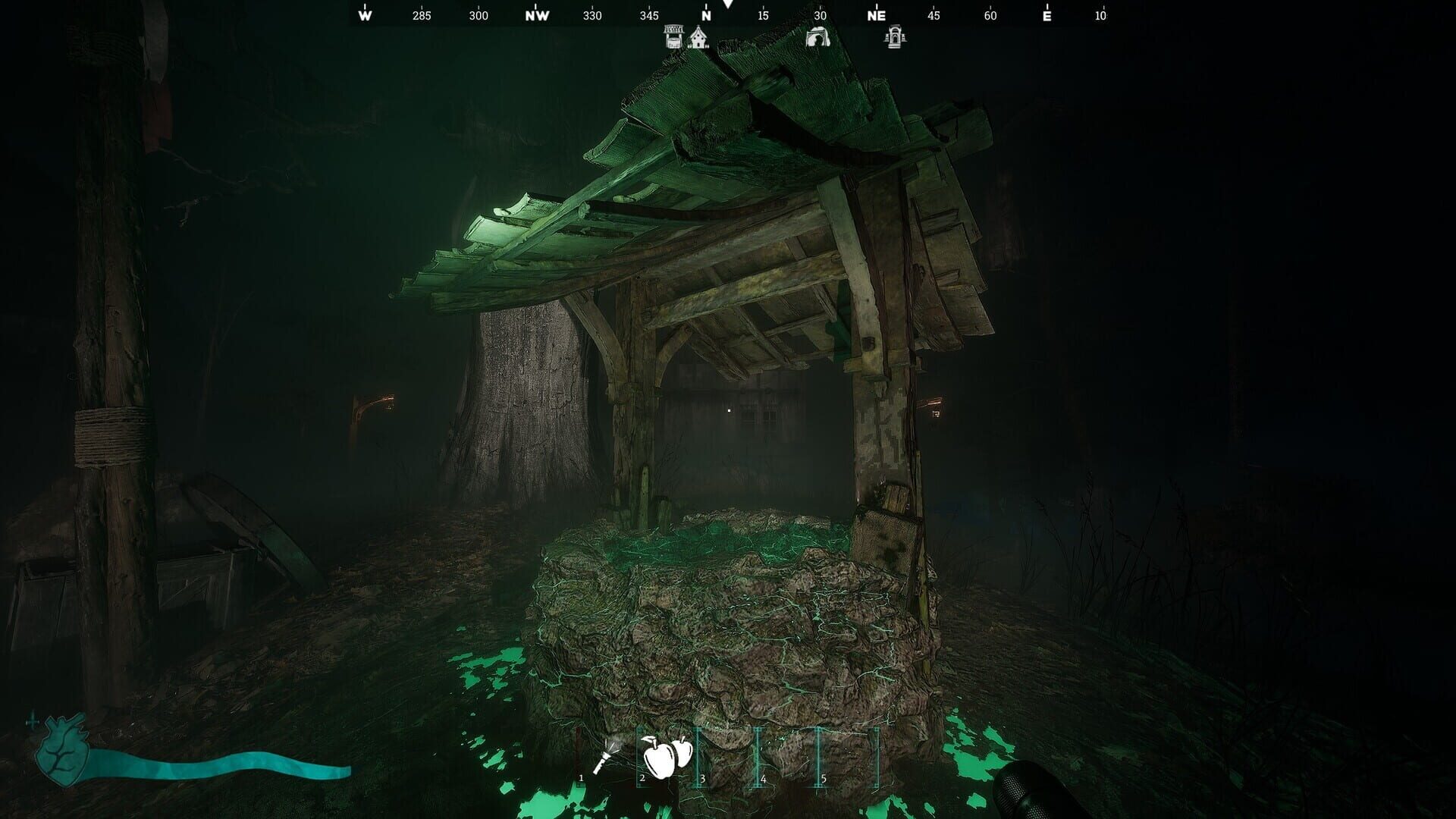The image size is (1456, 819).
Task: Expand the N marker on the compass strip
Action: (706, 14)
